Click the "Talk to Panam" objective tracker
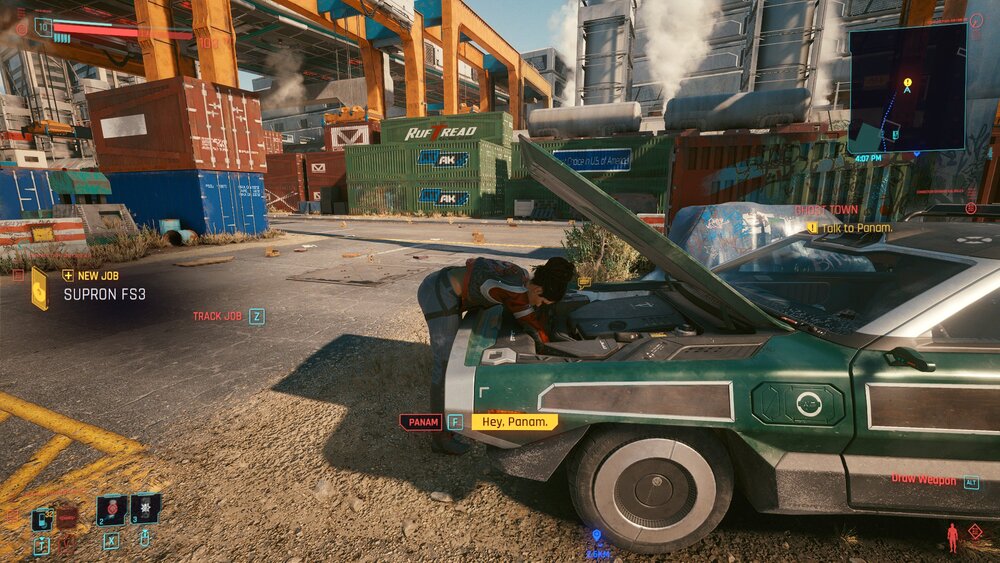 pyautogui.click(x=857, y=228)
